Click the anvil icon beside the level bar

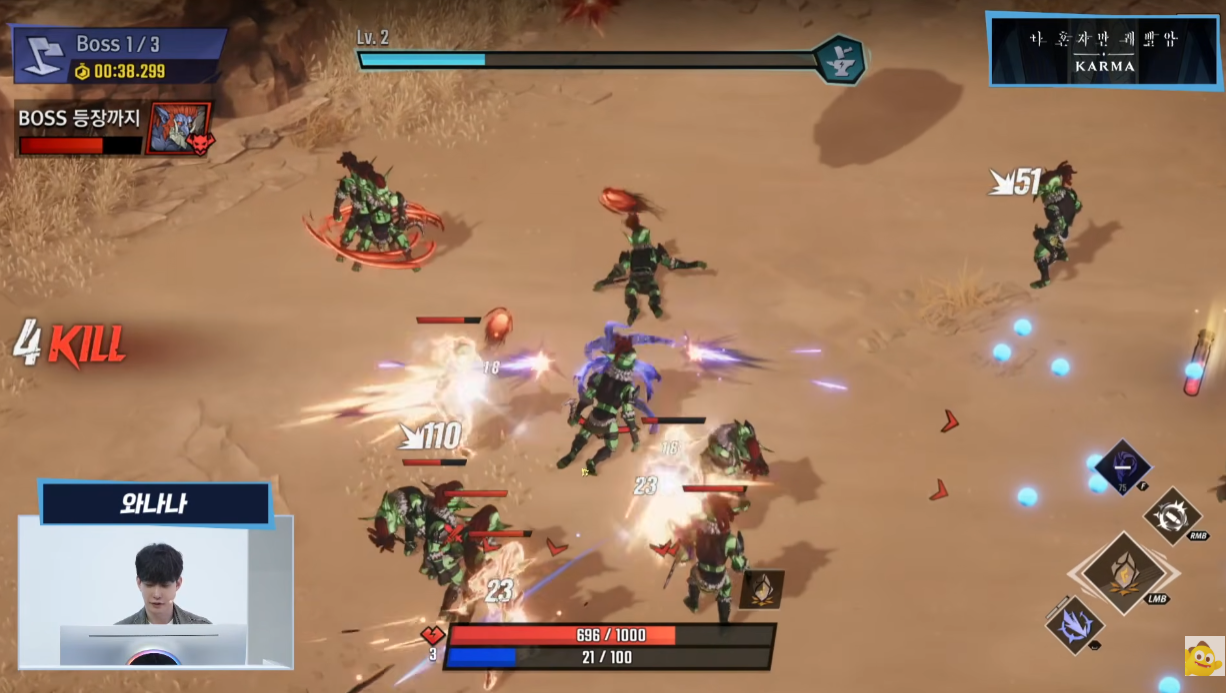837,60
